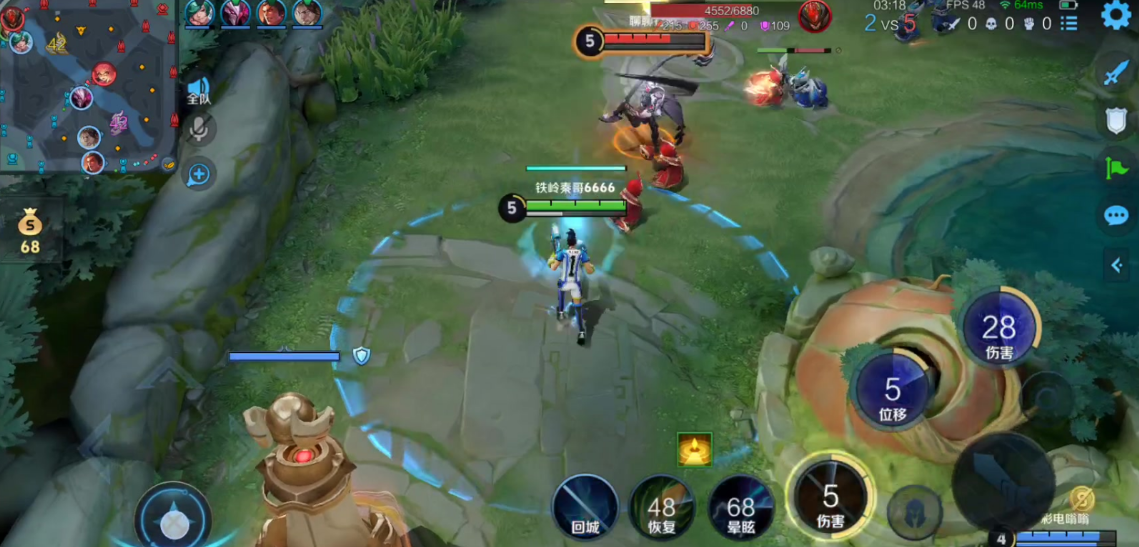Activate the 回城 recall button

[x=585, y=505]
